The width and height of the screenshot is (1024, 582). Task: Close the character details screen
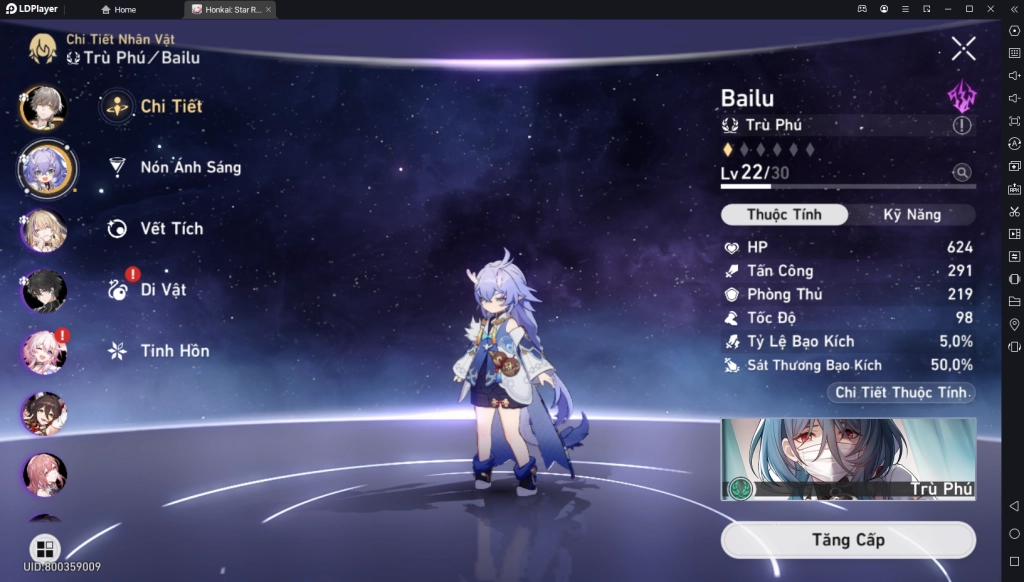[963, 47]
